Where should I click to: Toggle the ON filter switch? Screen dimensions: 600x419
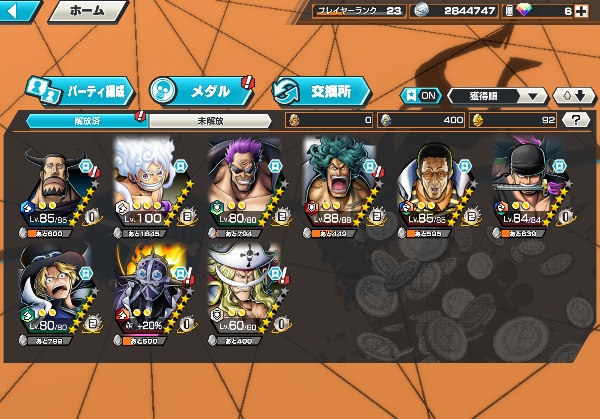coord(422,96)
